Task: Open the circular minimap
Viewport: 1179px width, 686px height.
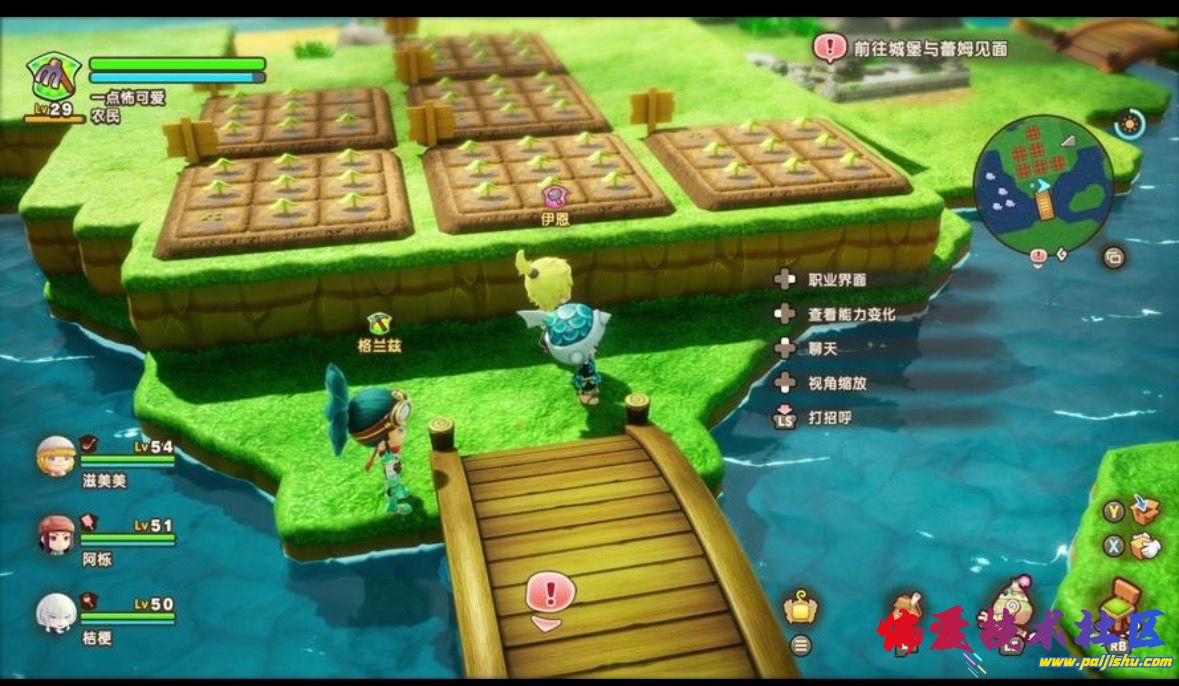Action: (x=1043, y=186)
